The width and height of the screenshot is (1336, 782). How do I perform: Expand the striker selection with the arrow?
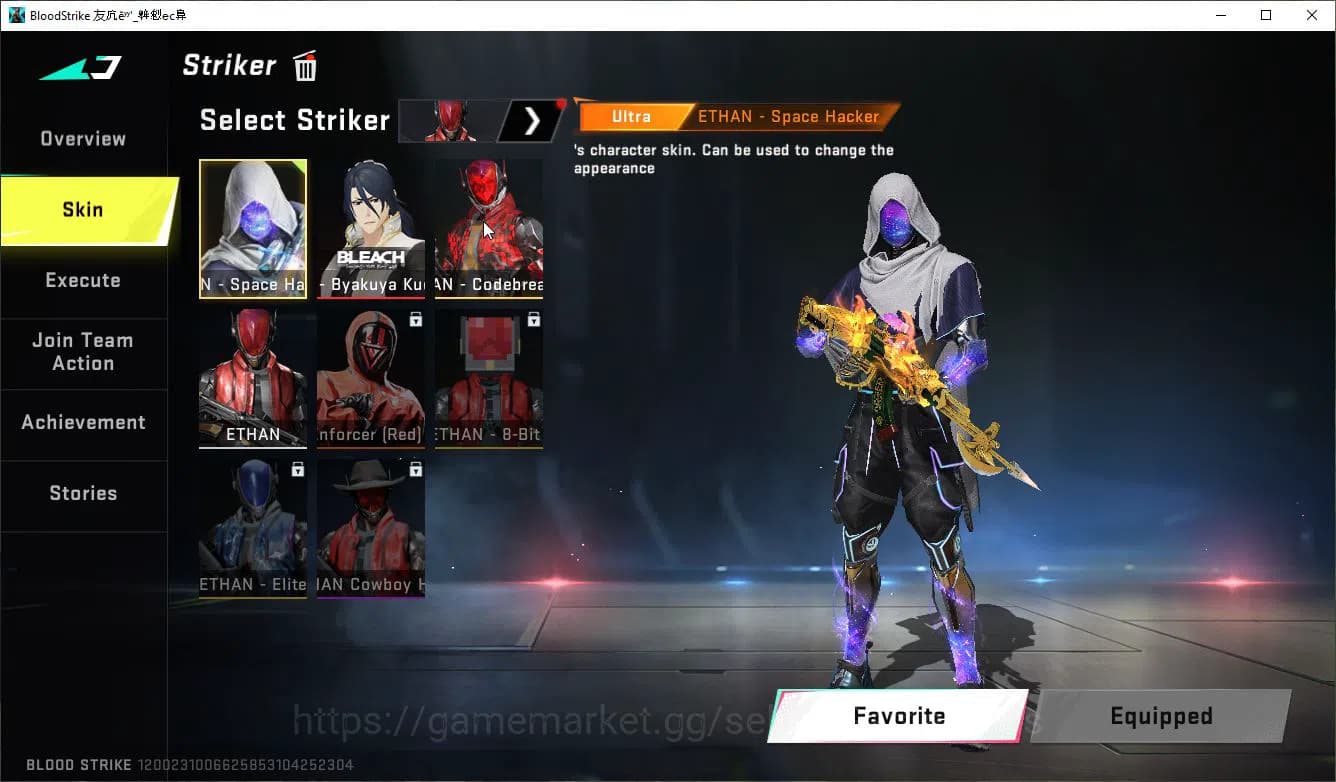point(532,120)
